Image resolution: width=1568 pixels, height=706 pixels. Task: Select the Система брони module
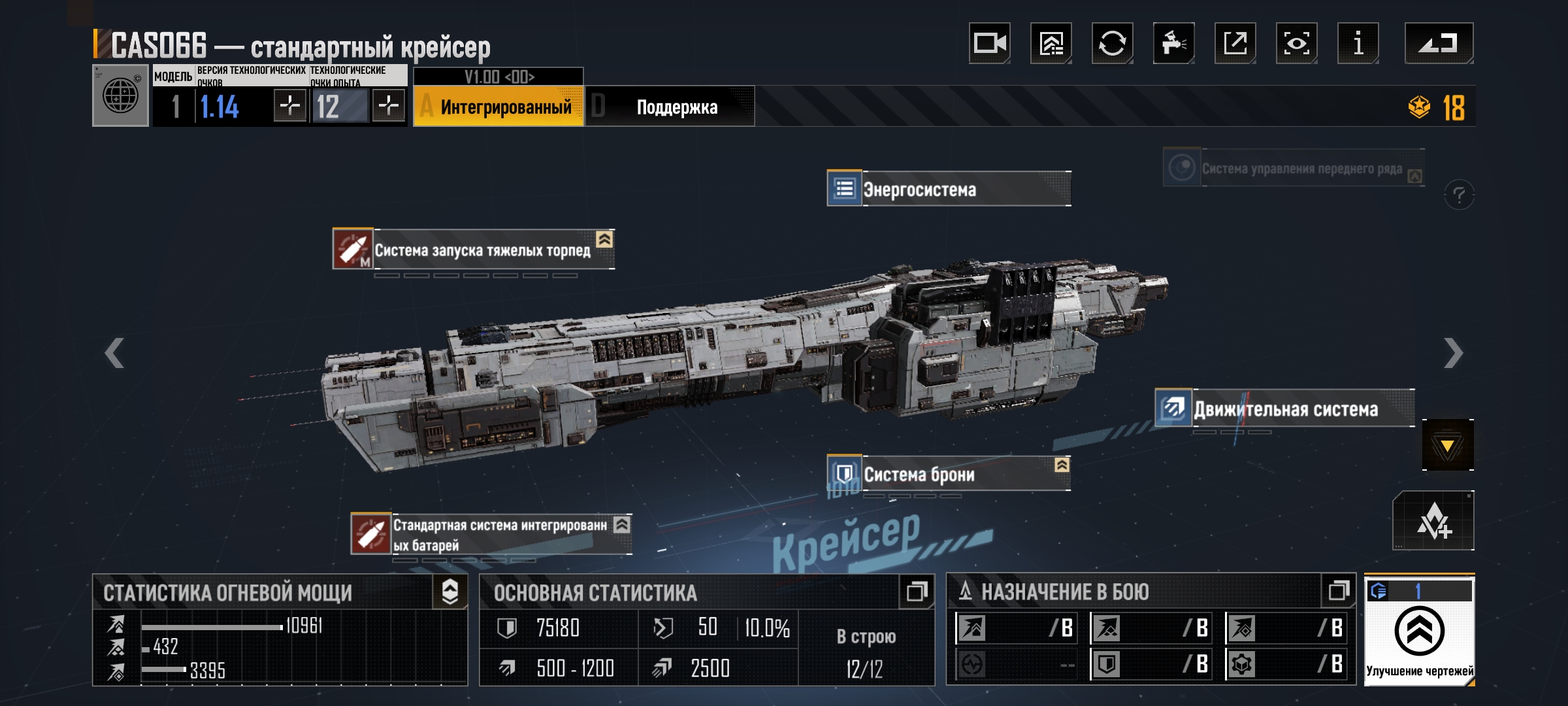(949, 474)
